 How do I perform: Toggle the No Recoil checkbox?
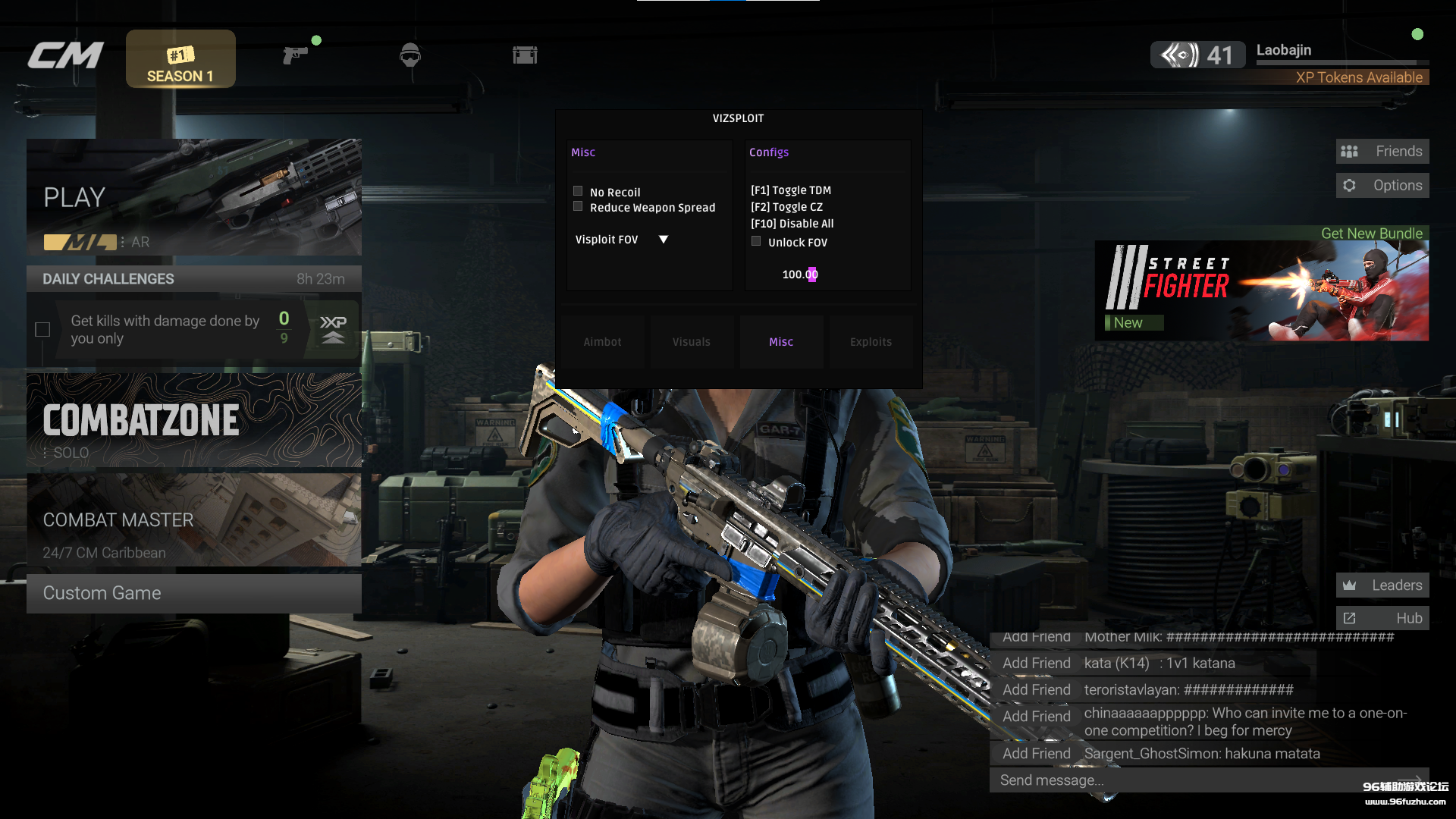[578, 191]
